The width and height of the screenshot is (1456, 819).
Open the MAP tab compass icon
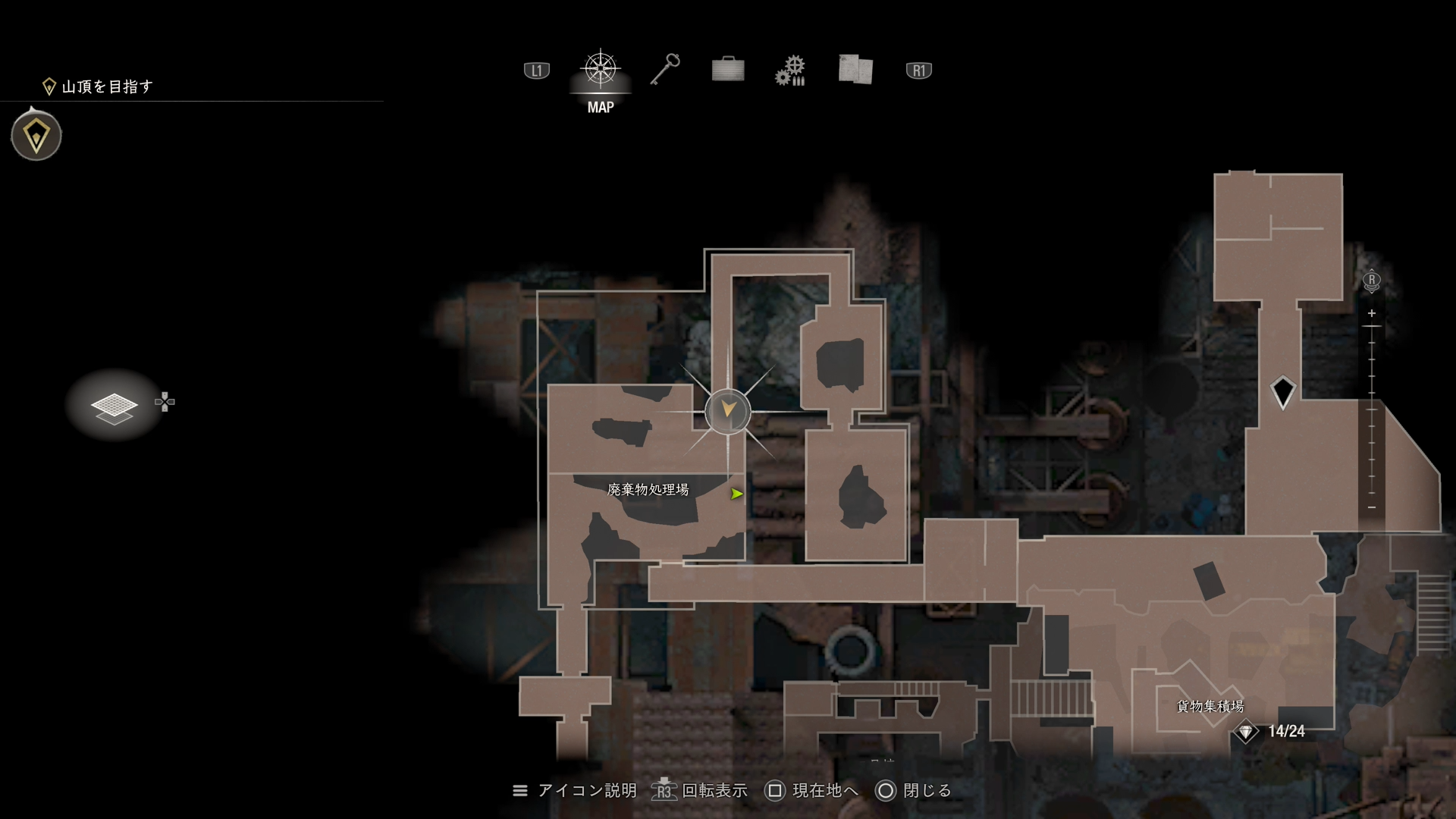coord(600,68)
